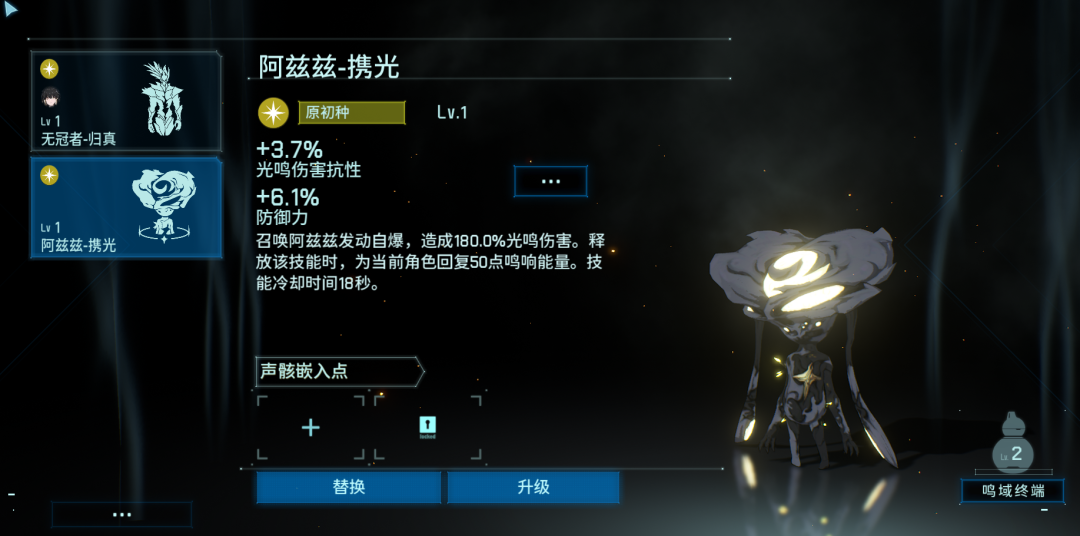Open the ellipsis menu beside echo stats
Screen dimensions: 1080x536
tap(550, 181)
